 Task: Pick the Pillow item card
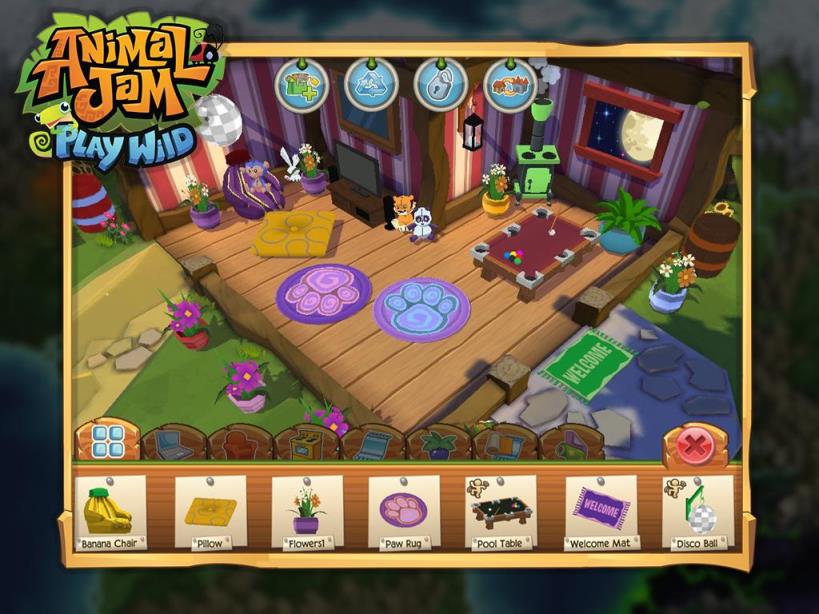click(209, 512)
